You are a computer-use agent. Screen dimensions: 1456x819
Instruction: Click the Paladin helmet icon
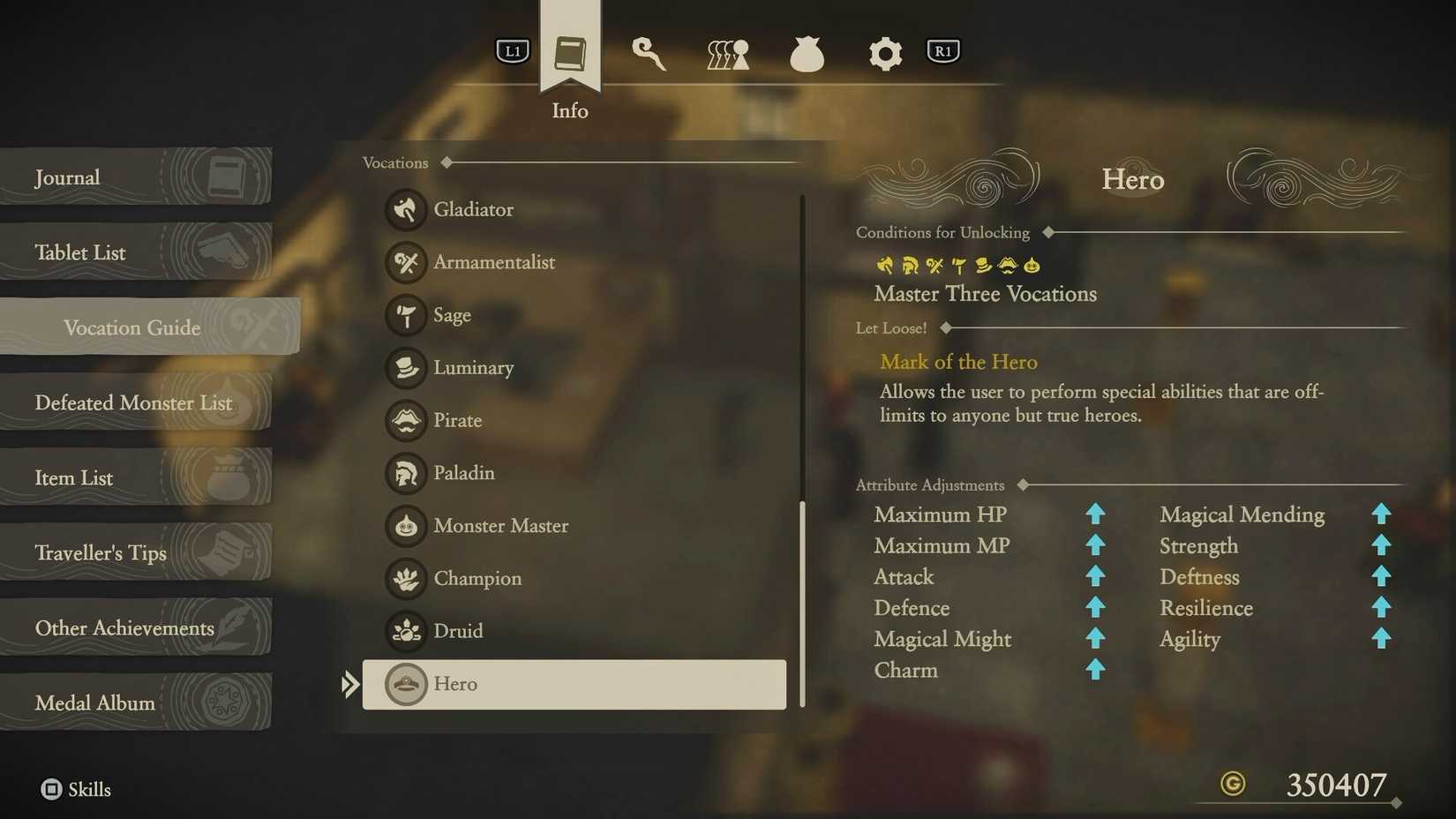[x=405, y=473]
